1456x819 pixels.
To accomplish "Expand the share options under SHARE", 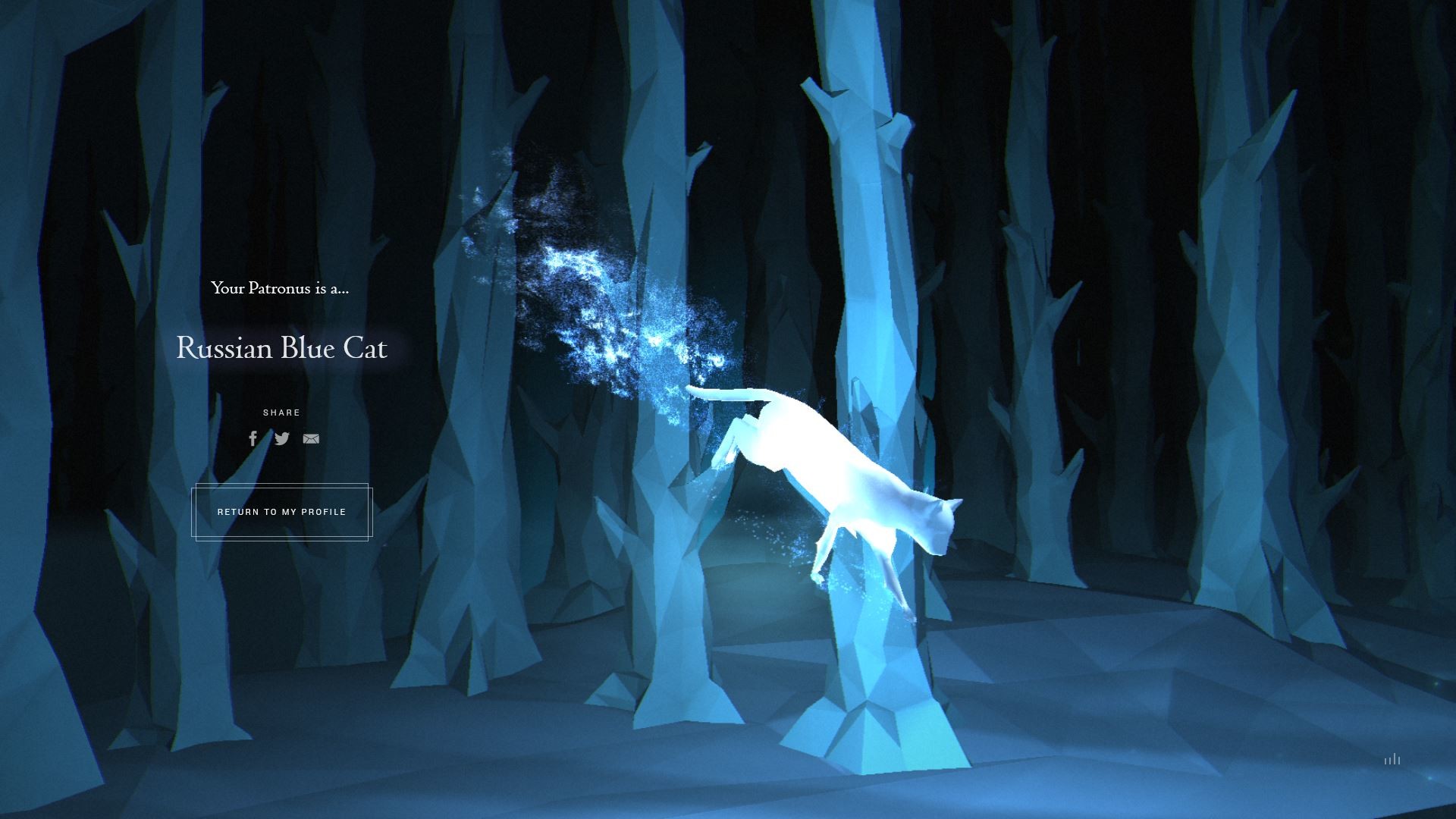I will [x=281, y=413].
